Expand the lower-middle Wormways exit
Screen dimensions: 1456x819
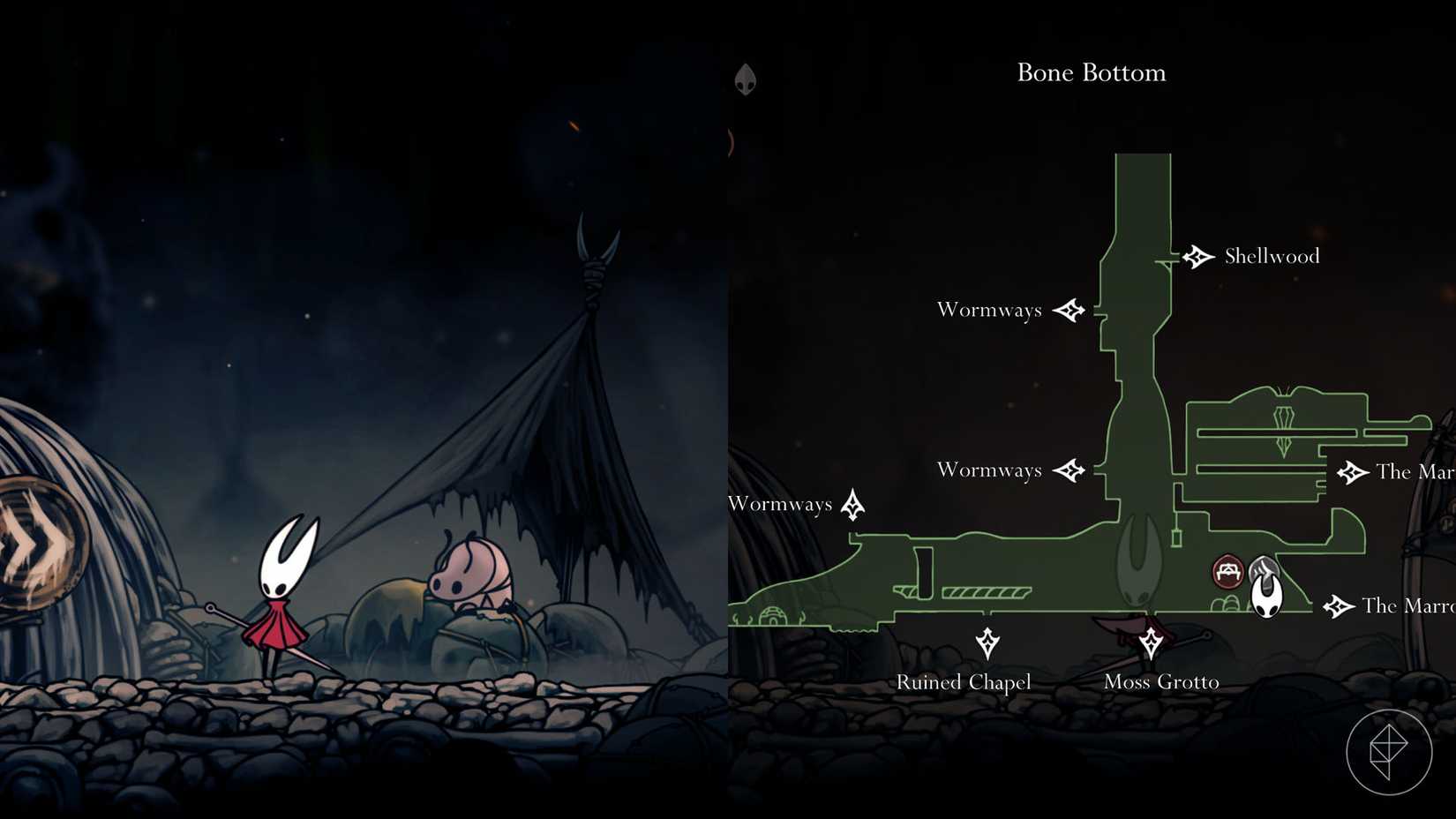click(1071, 470)
